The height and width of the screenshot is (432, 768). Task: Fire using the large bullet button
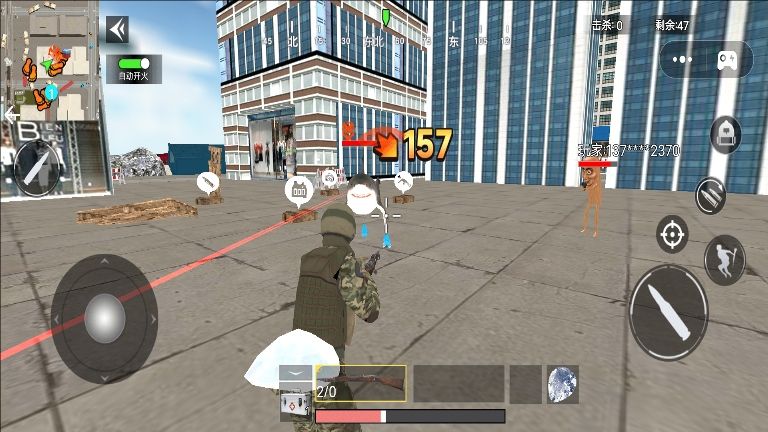(x=668, y=312)
